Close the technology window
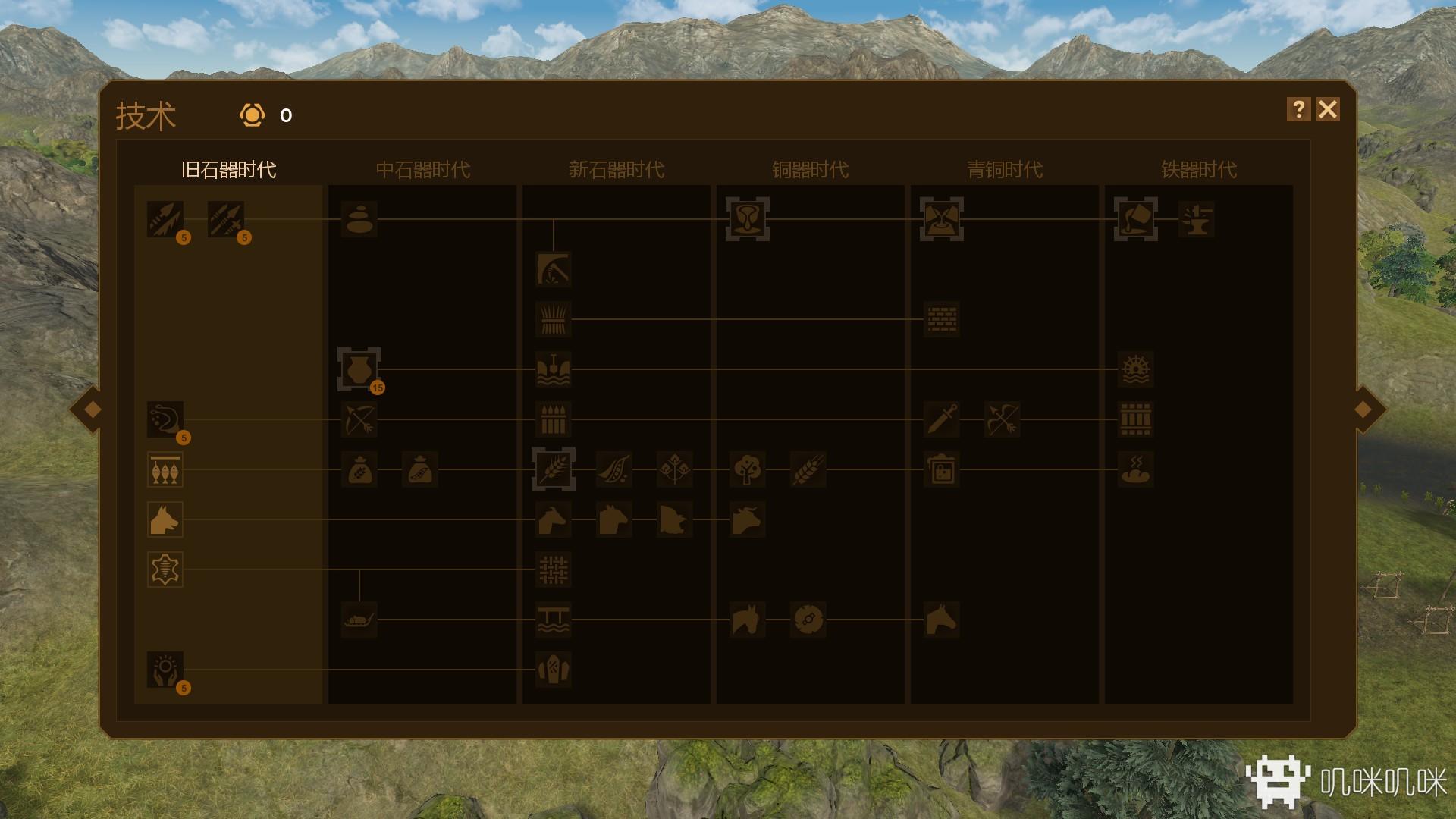This screenshot has height=819, width=1456. 1328,110
